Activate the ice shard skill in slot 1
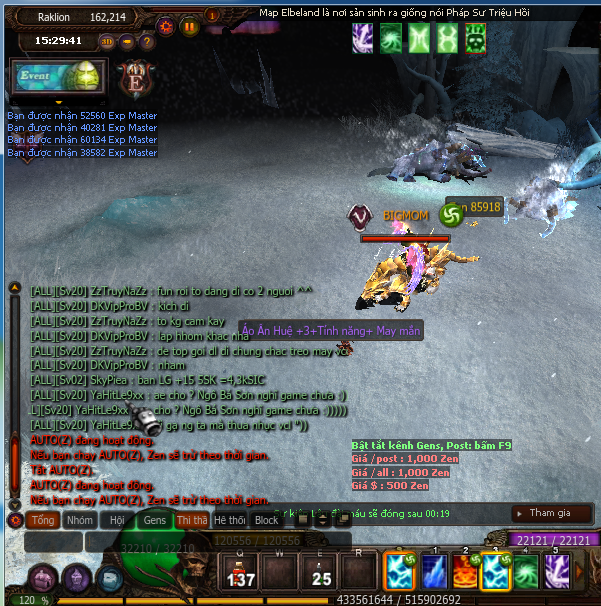 click(433, 573)
